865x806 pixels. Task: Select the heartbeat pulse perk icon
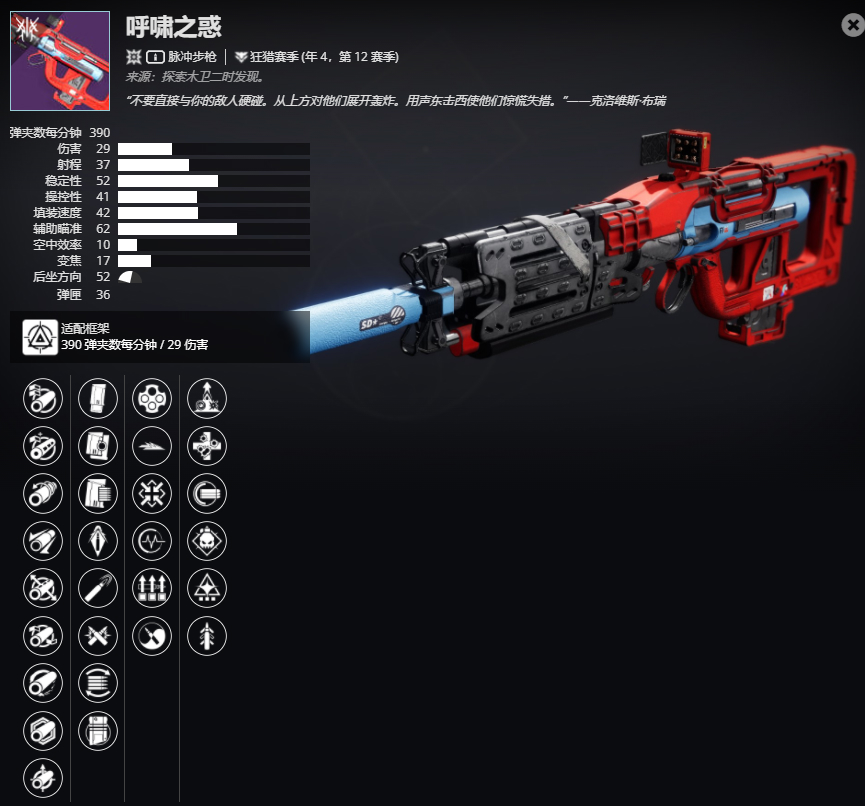click(152, 541)
